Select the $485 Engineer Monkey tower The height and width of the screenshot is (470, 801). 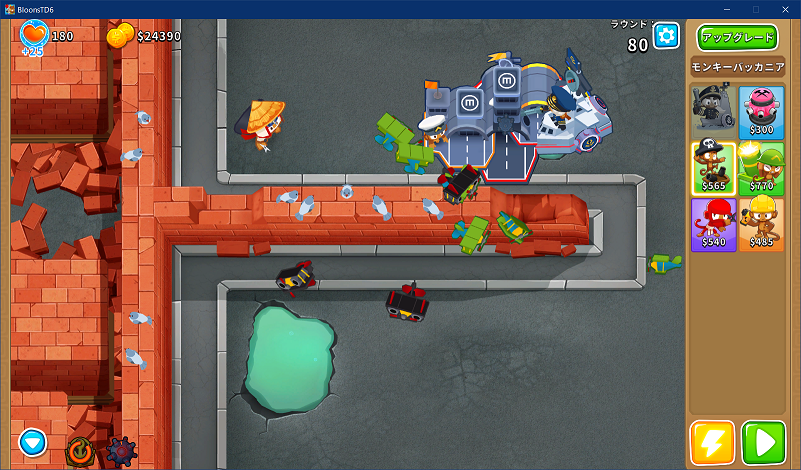[x=761, y=224]
